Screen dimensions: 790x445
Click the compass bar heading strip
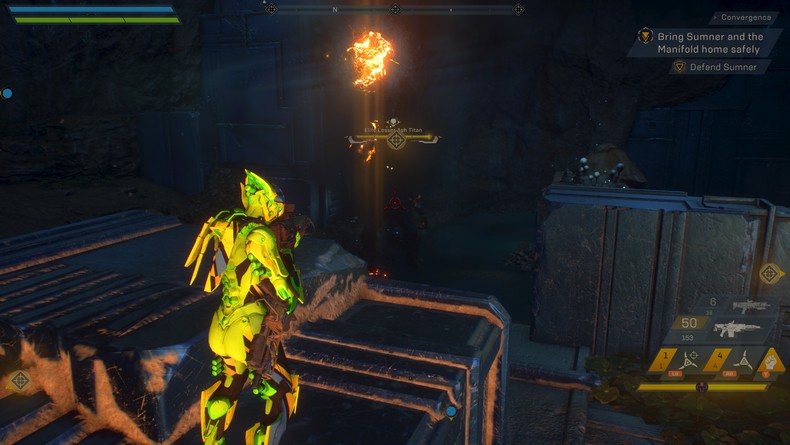pyautogui.click(x=394, y=10)
